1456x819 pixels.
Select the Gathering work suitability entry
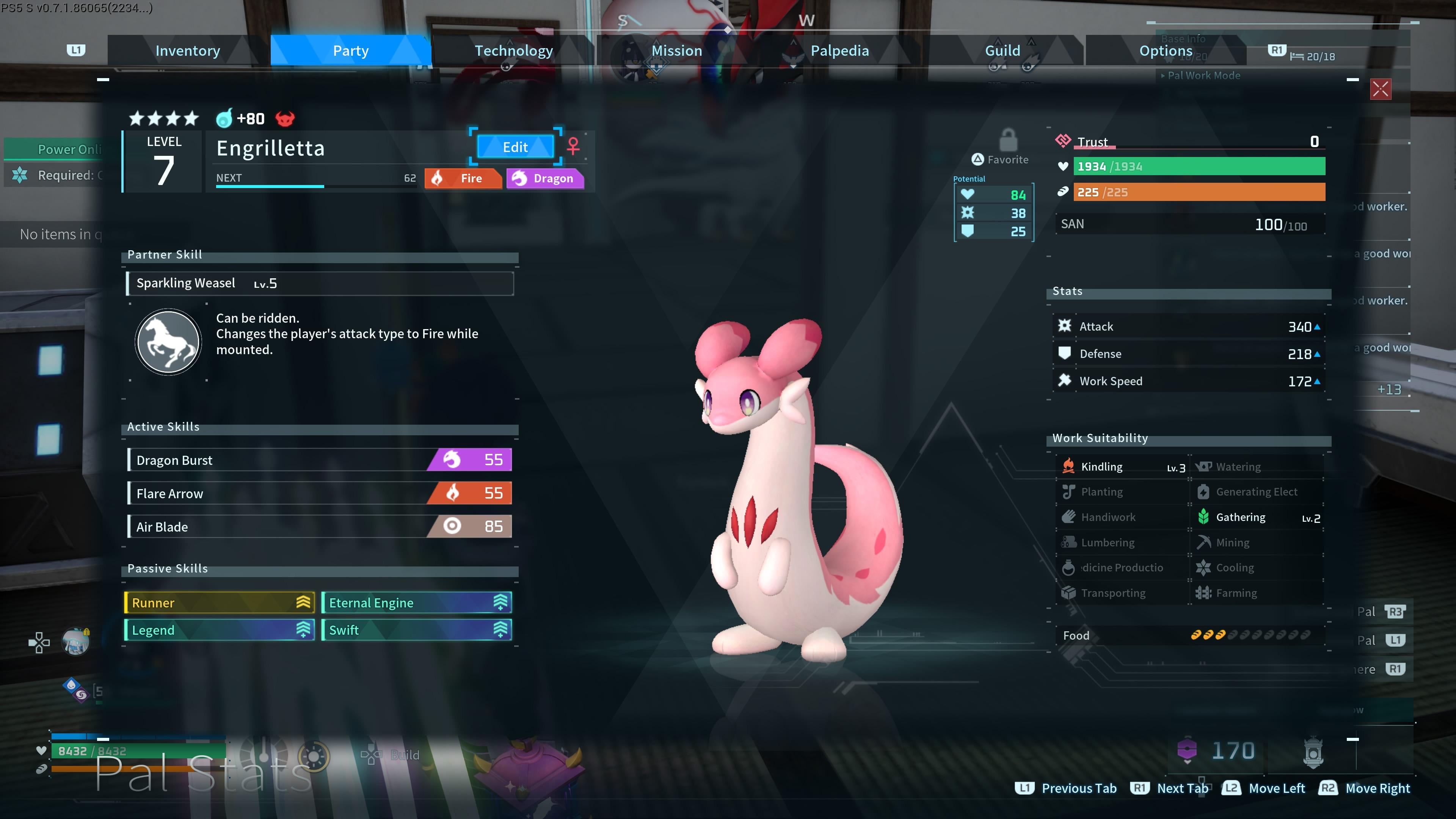tap(1258, 517)
